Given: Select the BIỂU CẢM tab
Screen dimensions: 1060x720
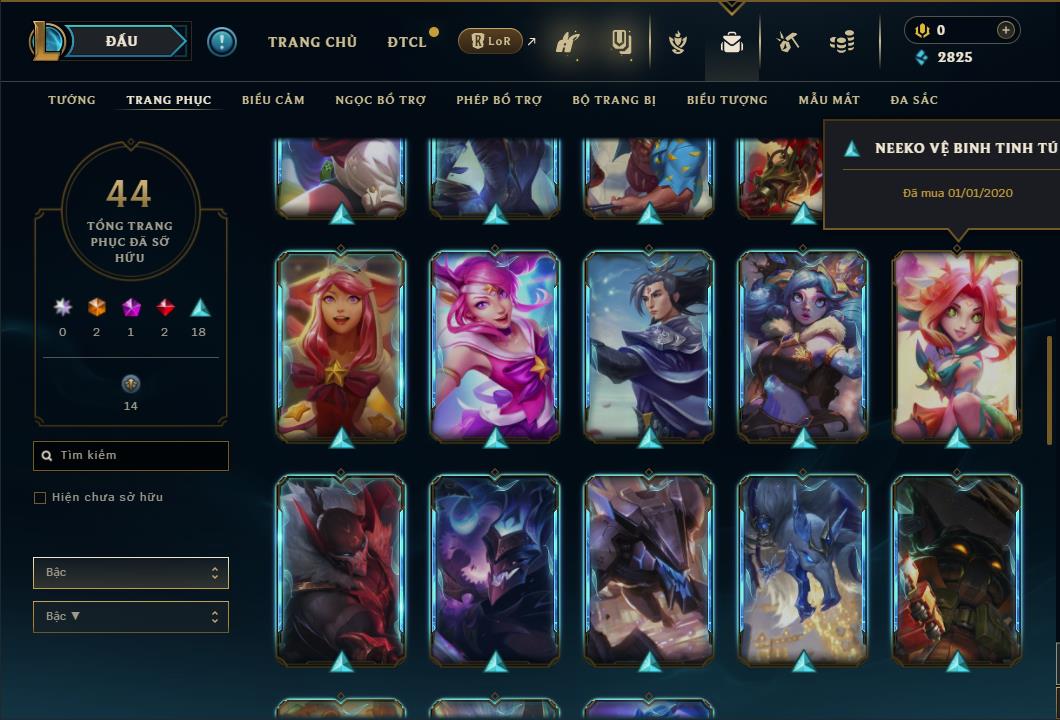Looking at the screenshot, I should pos(273,100).
